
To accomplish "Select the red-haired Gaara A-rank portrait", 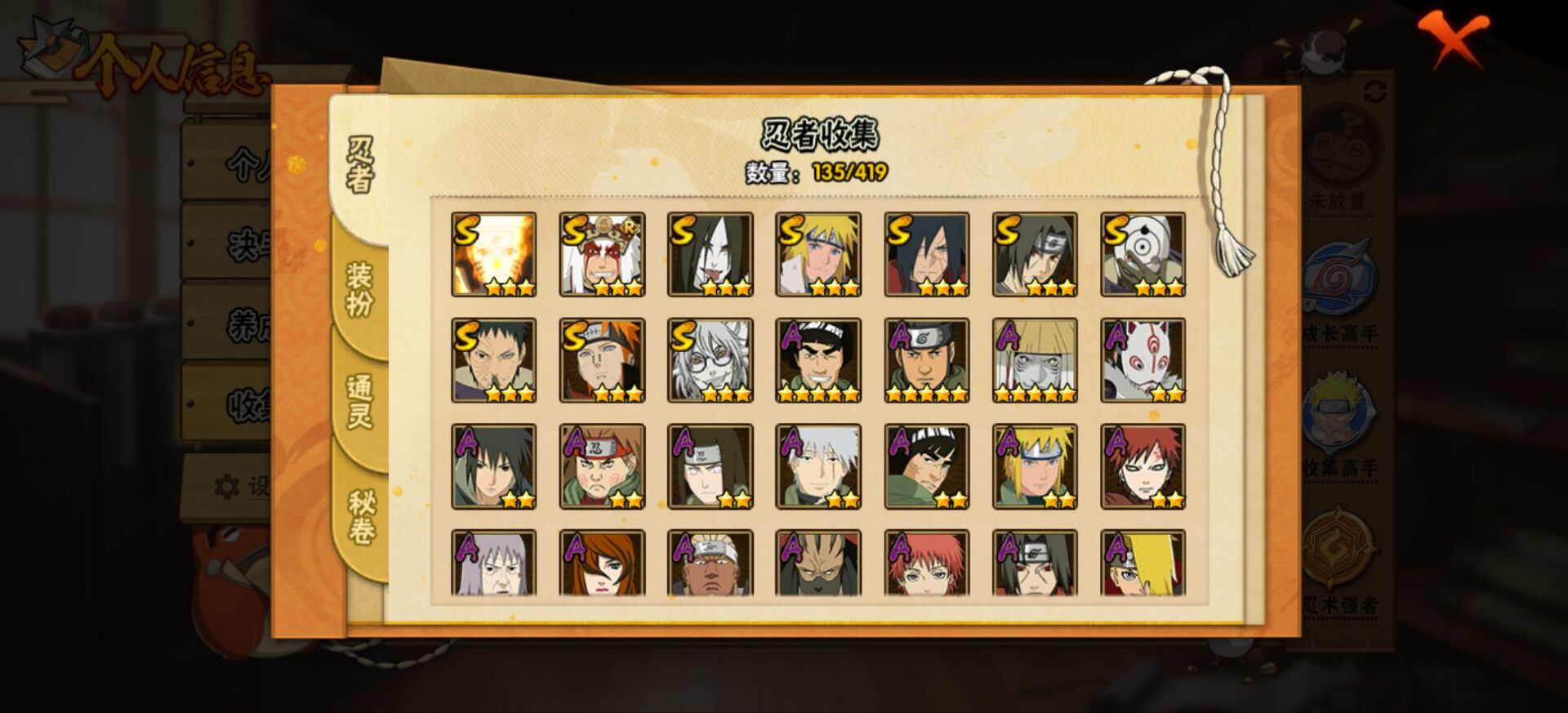I will [1143, 466].
